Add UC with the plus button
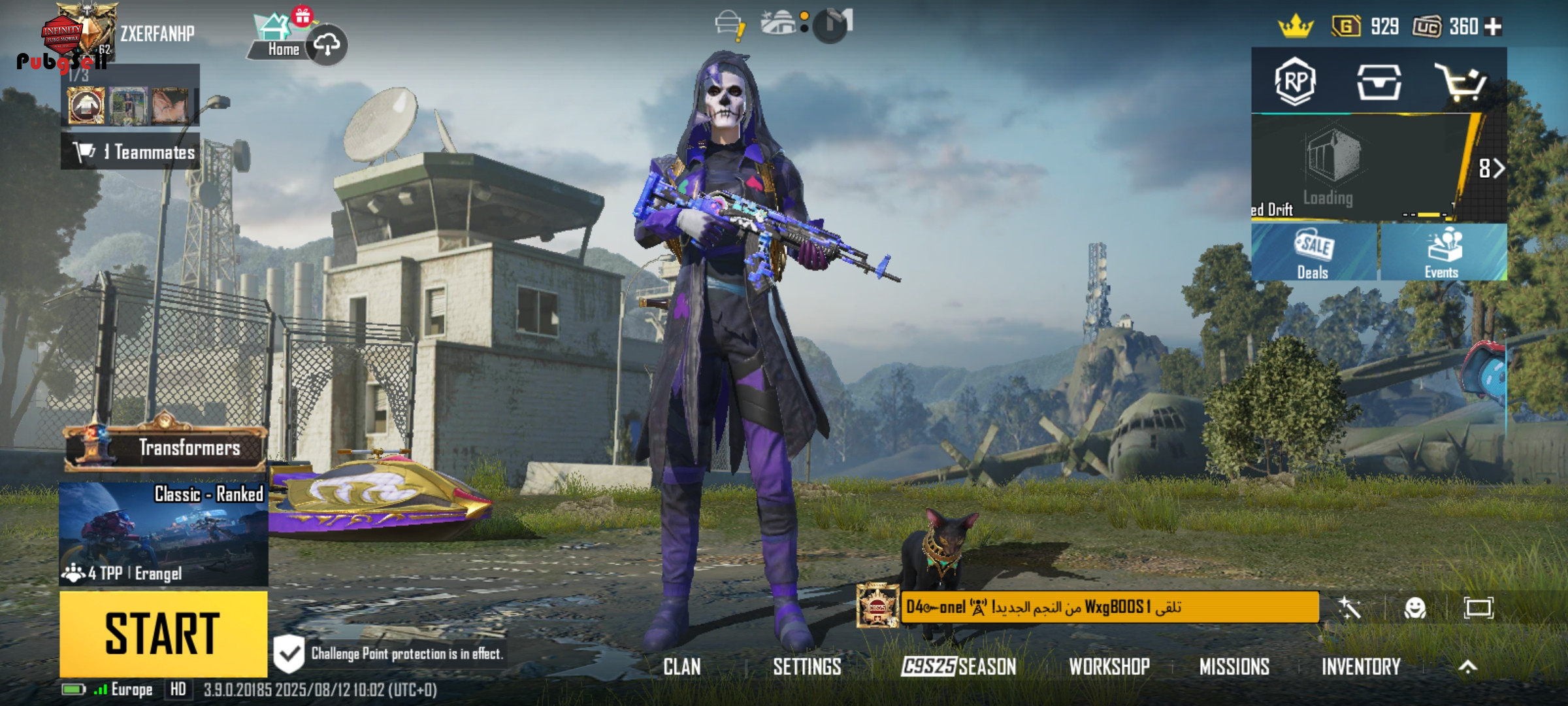The width and height of the screenshot is (1568, 706). pos(1494,27)
